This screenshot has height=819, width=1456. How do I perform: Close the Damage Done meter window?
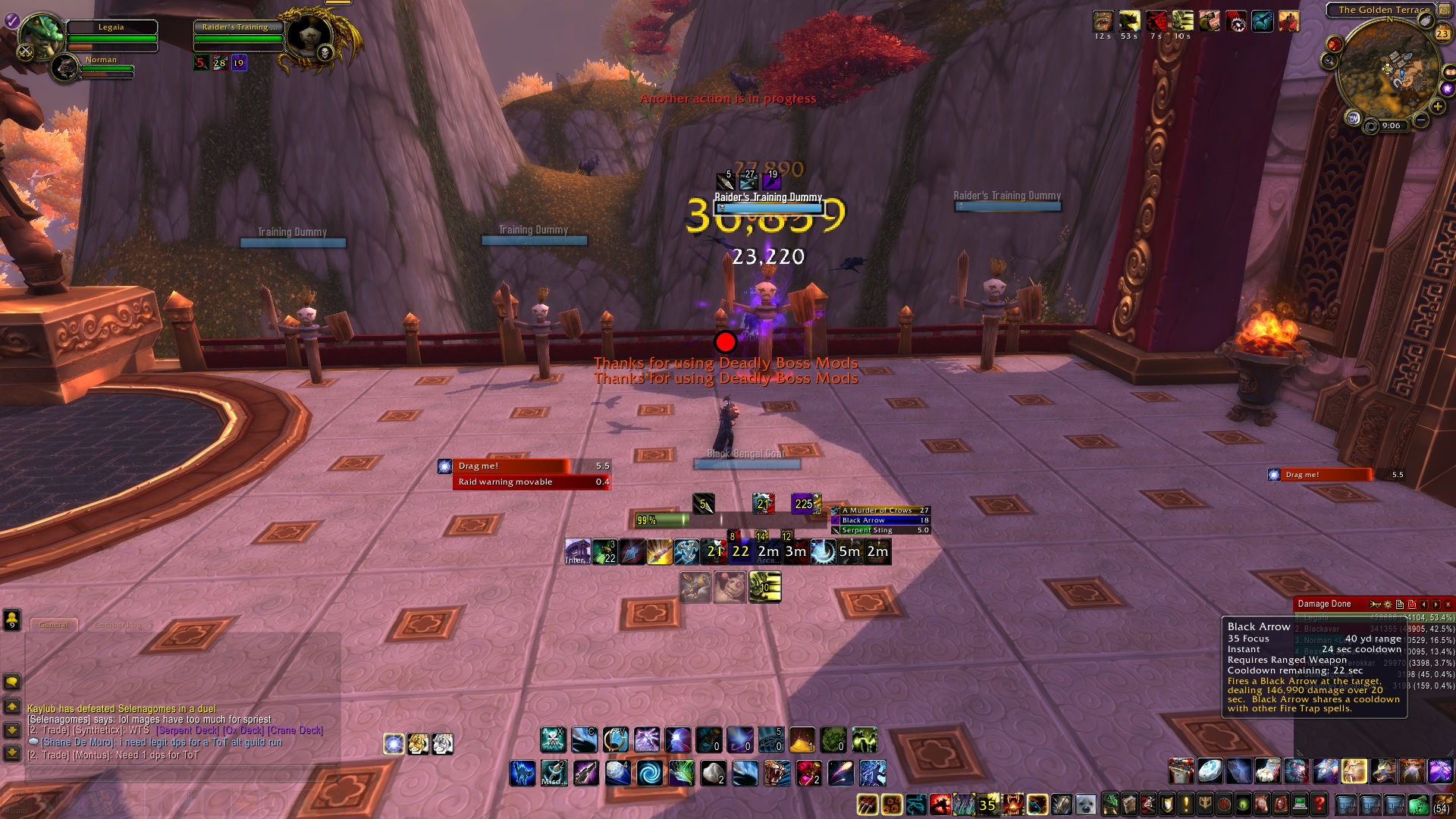tap(1448, 604)
